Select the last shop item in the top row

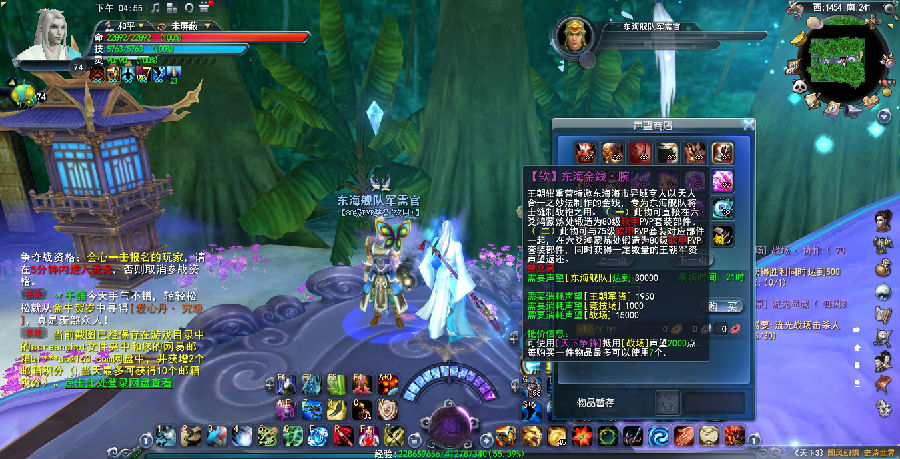tap(723, 152)
